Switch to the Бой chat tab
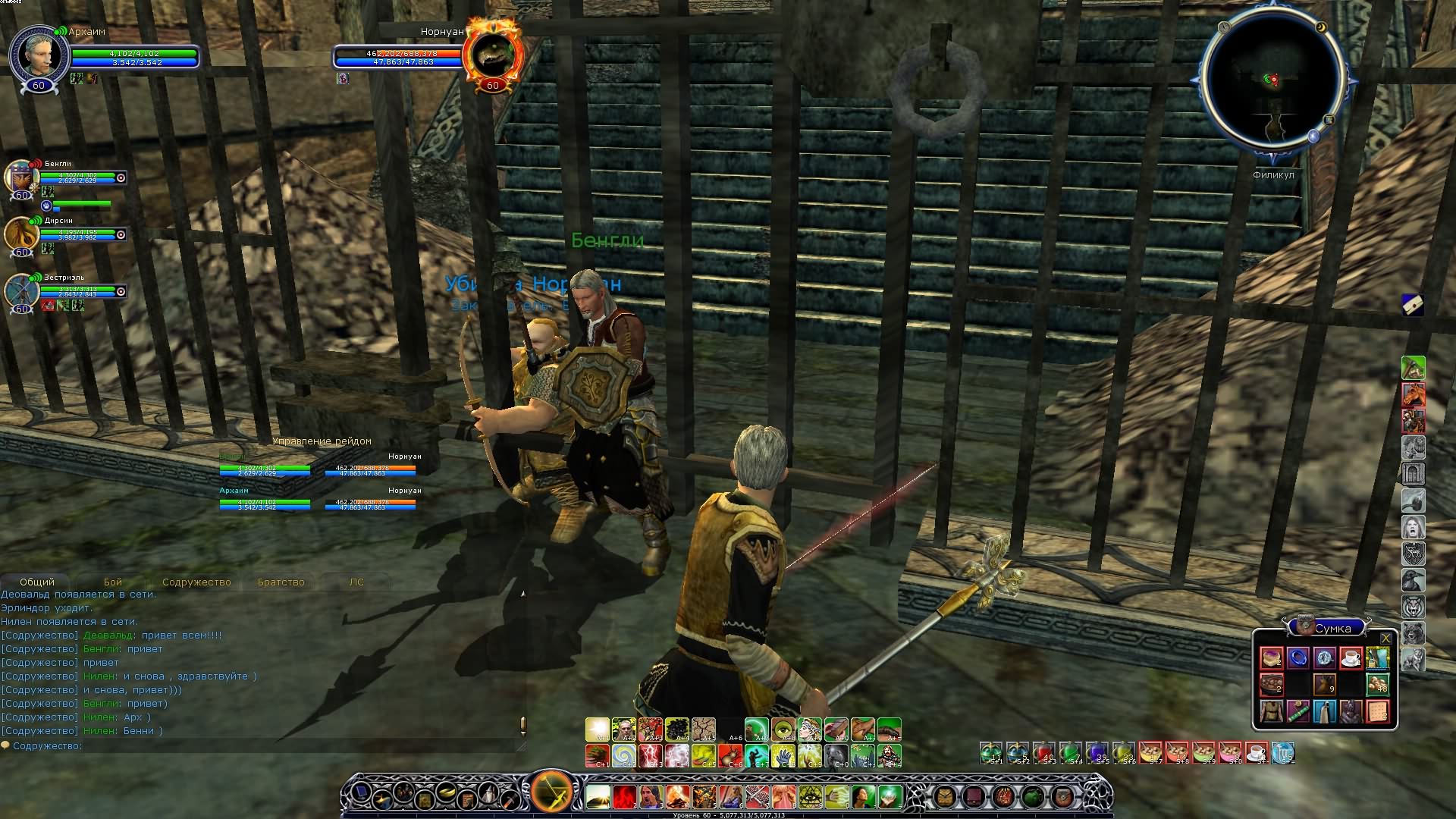Image resolution: width=1456 pixels, height=819 pixels. click(x=113, y=582)
